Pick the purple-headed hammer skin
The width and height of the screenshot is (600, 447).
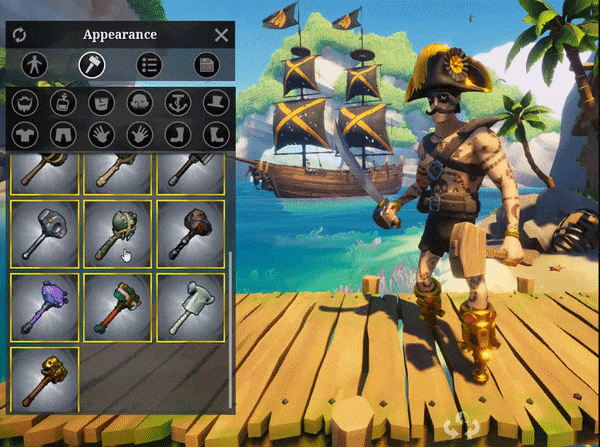tap(45, 307)
